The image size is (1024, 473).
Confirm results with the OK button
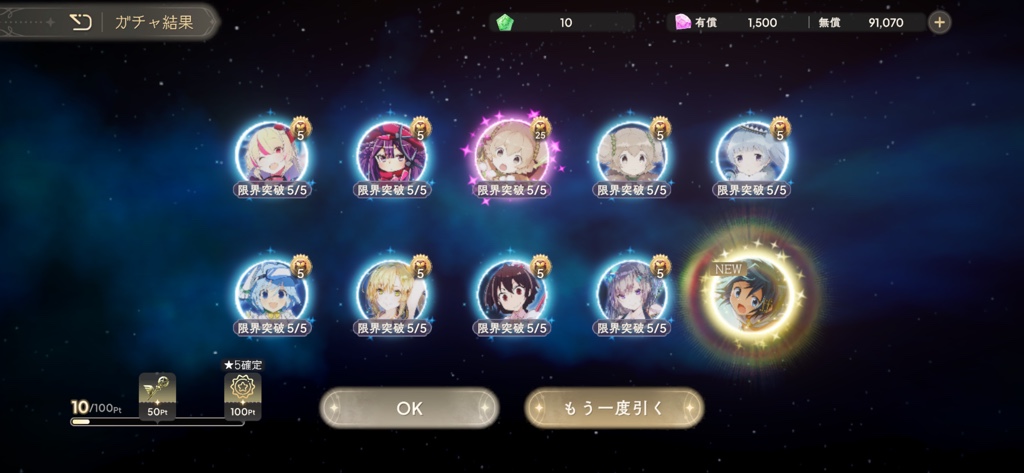click(409, 408)
